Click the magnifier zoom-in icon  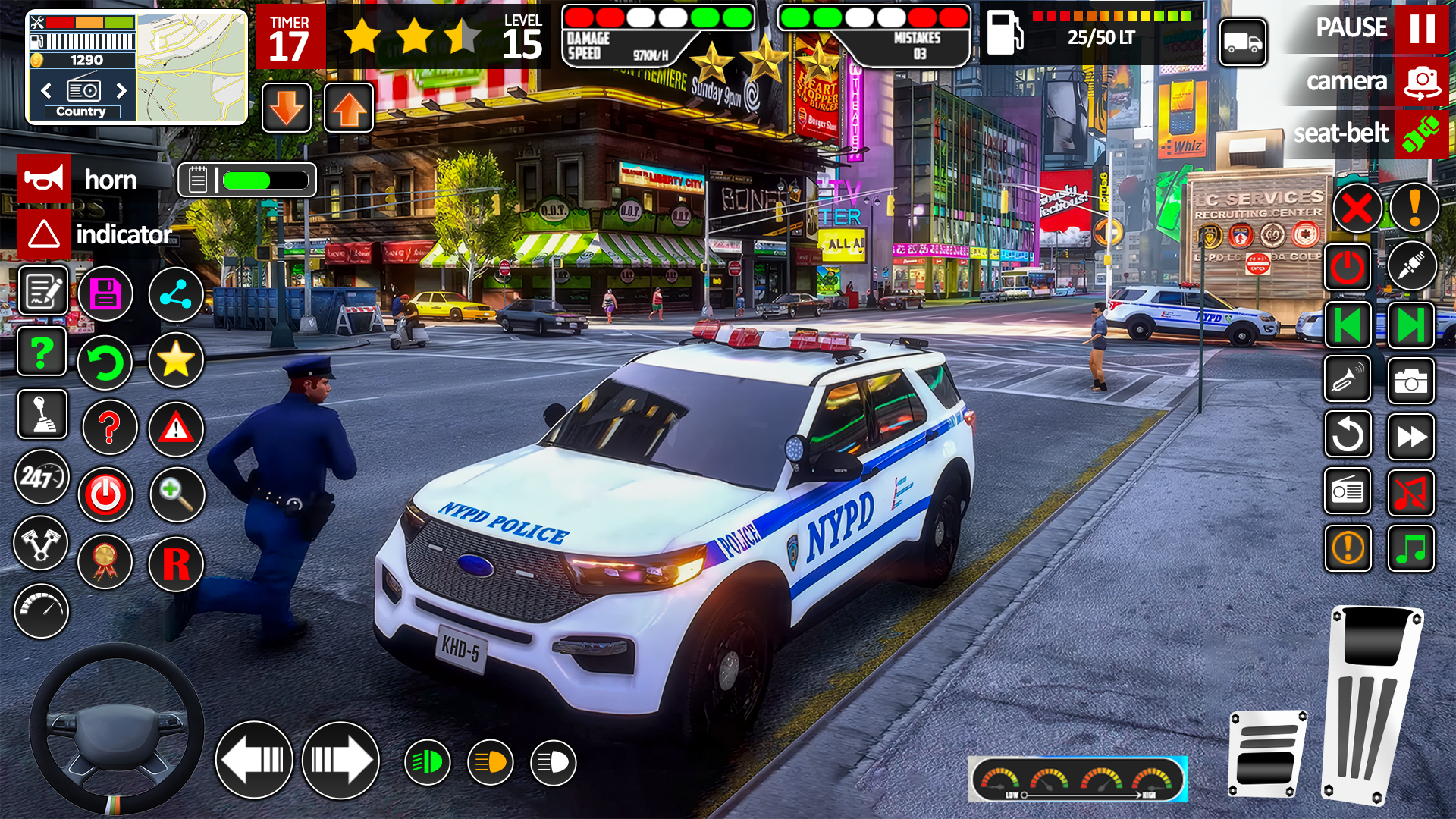click(177, 494)
